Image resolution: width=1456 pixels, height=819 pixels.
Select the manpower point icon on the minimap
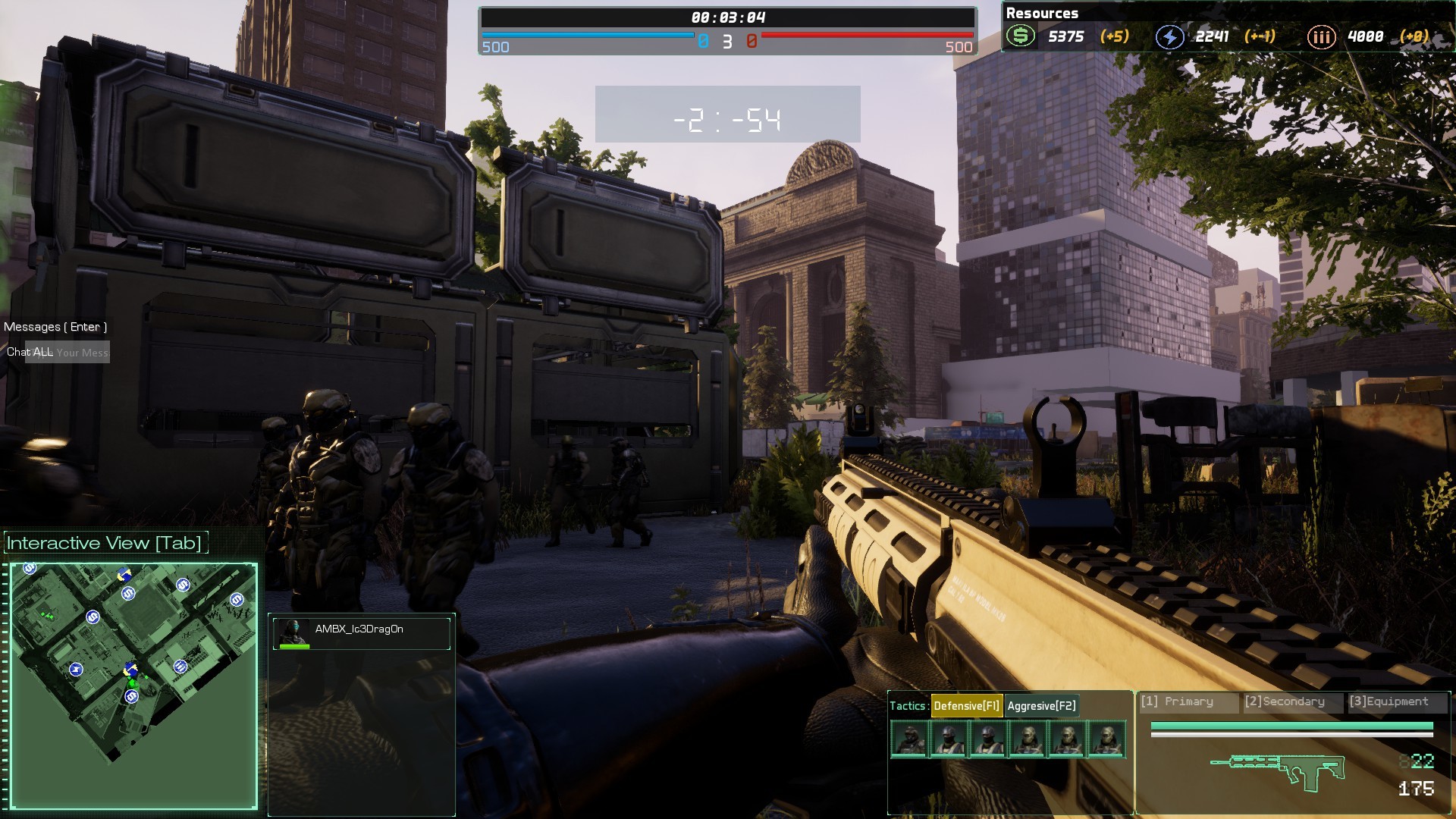180,667
